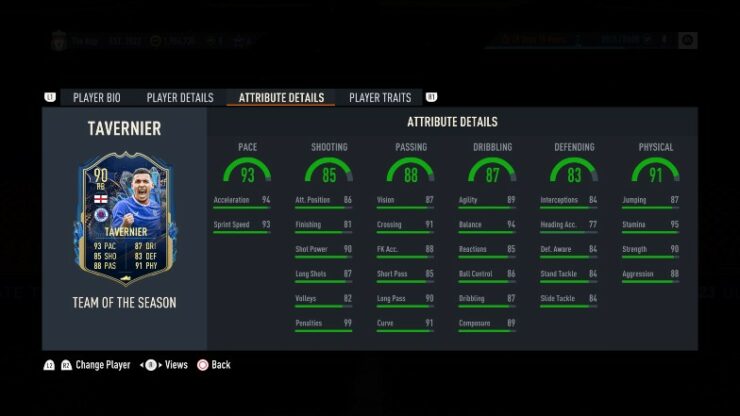Select the Tavernier Team of the Season card
The width and height of the screenshot is (740, 416).
(124, 219)
